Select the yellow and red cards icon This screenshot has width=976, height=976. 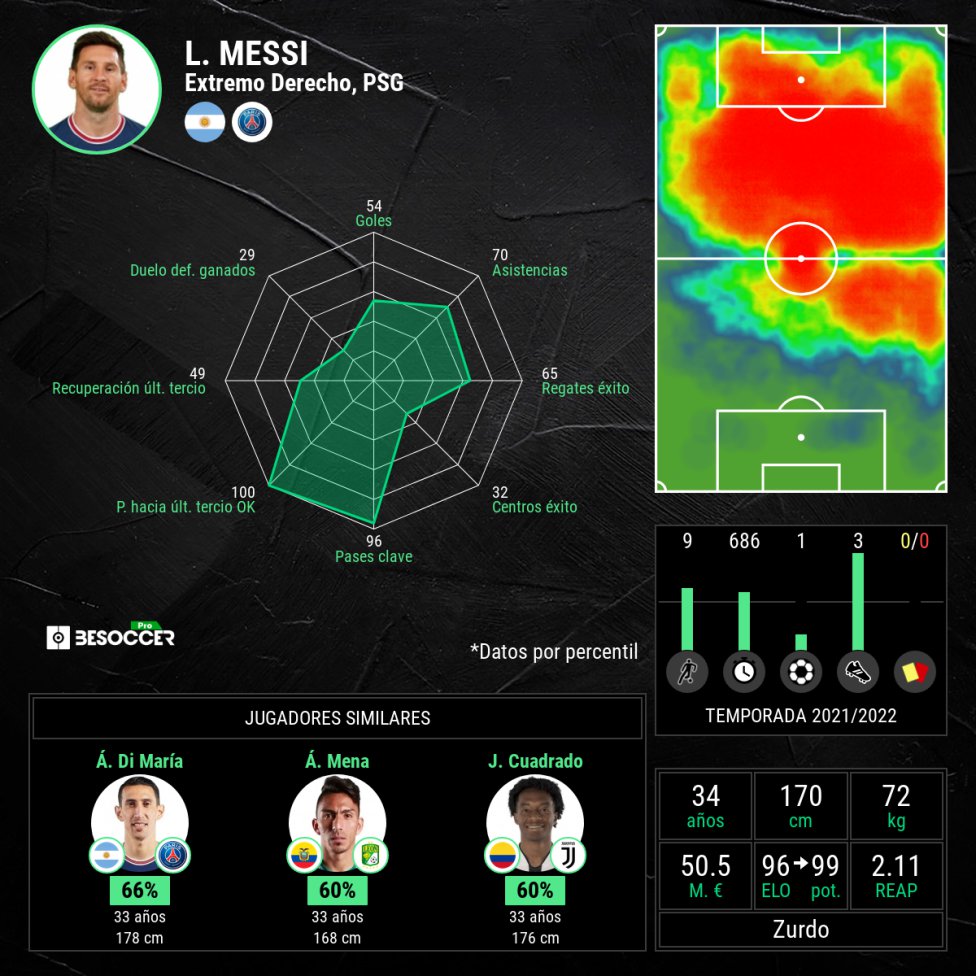click(x=914, y=672)
